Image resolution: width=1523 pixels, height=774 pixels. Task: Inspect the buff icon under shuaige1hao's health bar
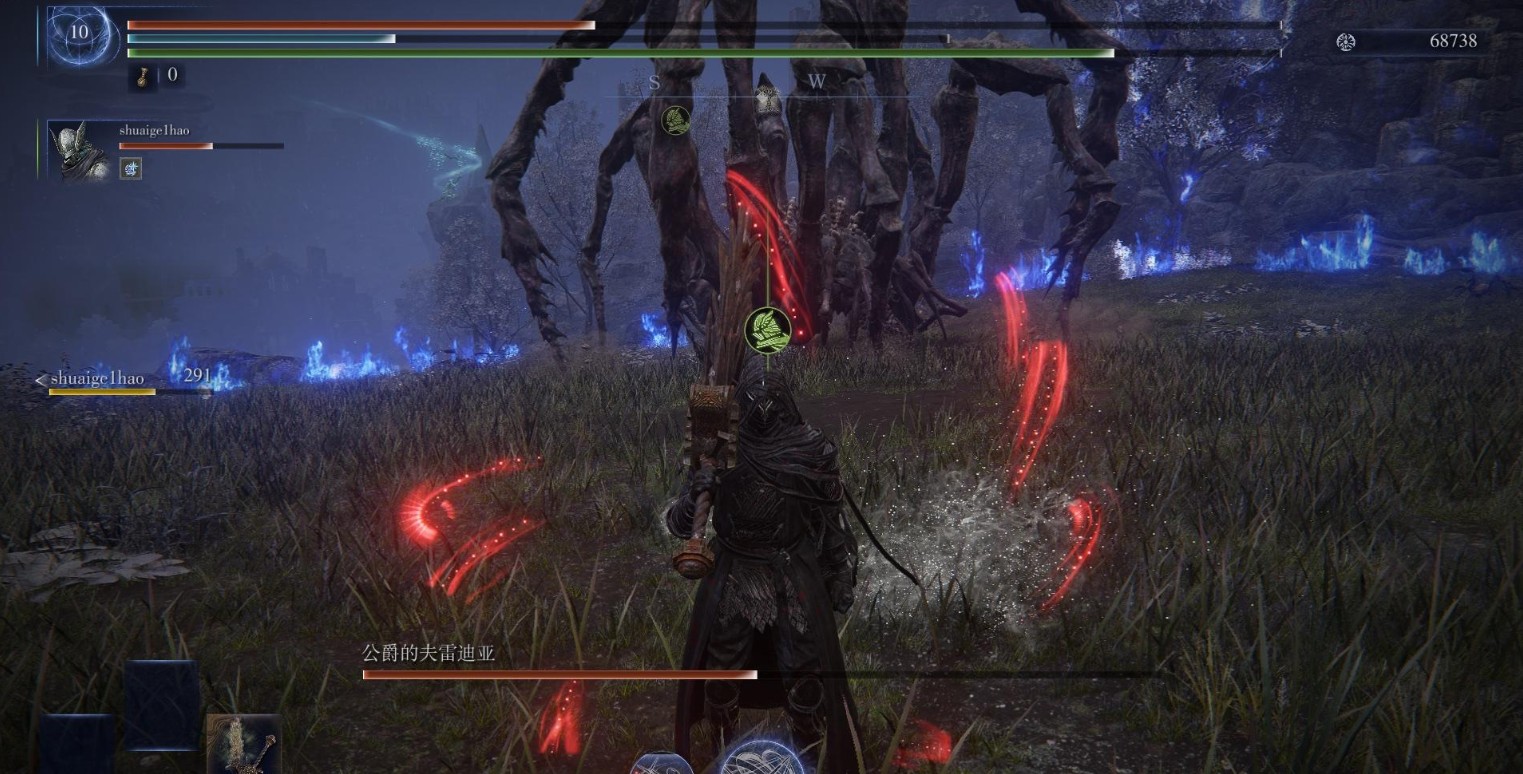(131, 168)
